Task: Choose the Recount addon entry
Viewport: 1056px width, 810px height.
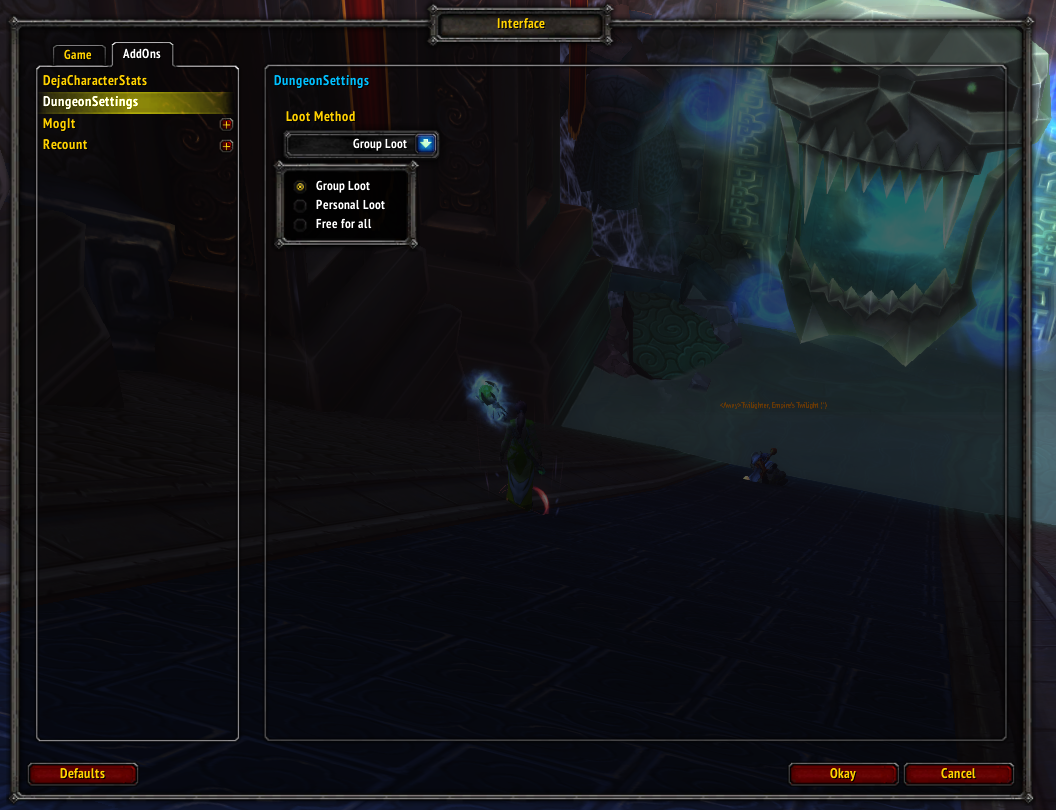Action: 65,145
